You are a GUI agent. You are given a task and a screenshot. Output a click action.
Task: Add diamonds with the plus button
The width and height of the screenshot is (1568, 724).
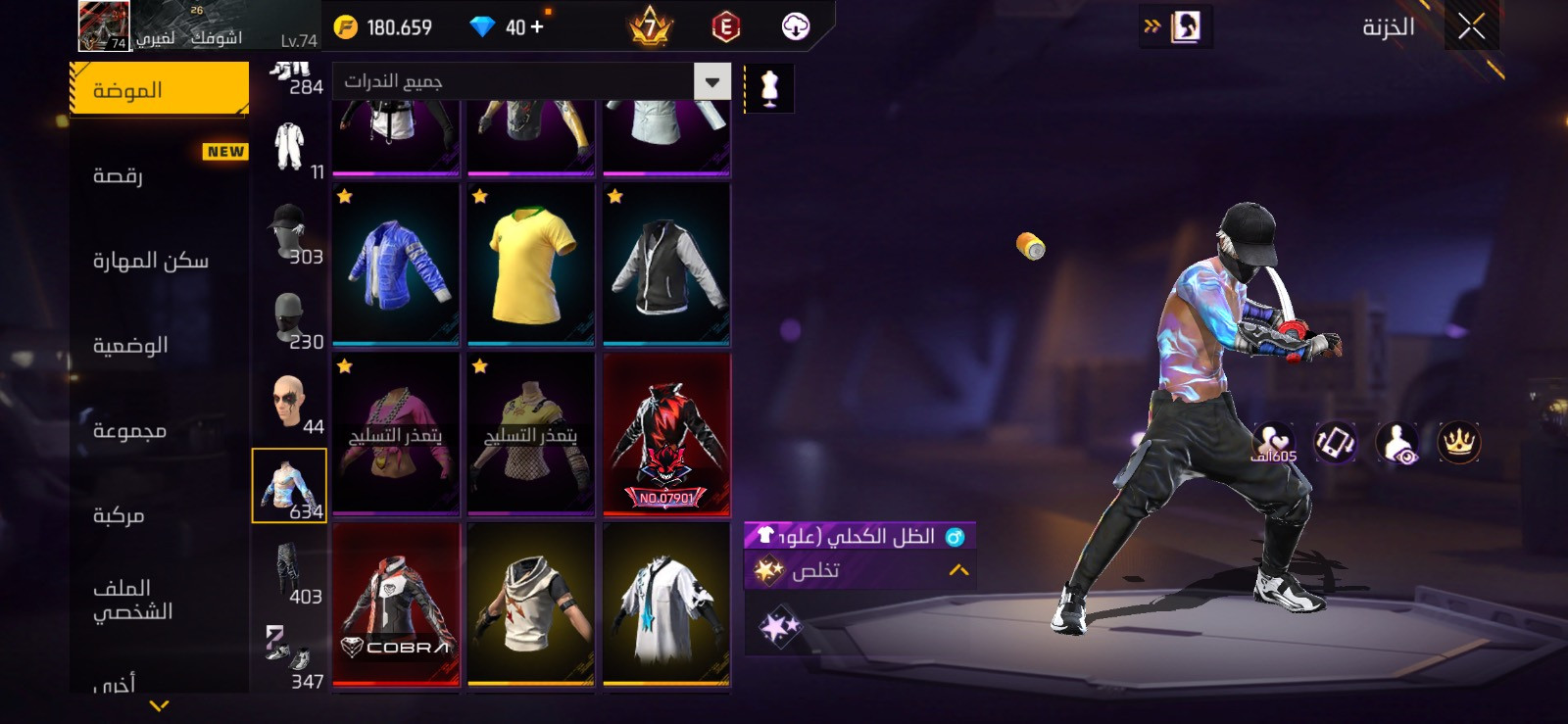tap(536, 27)
